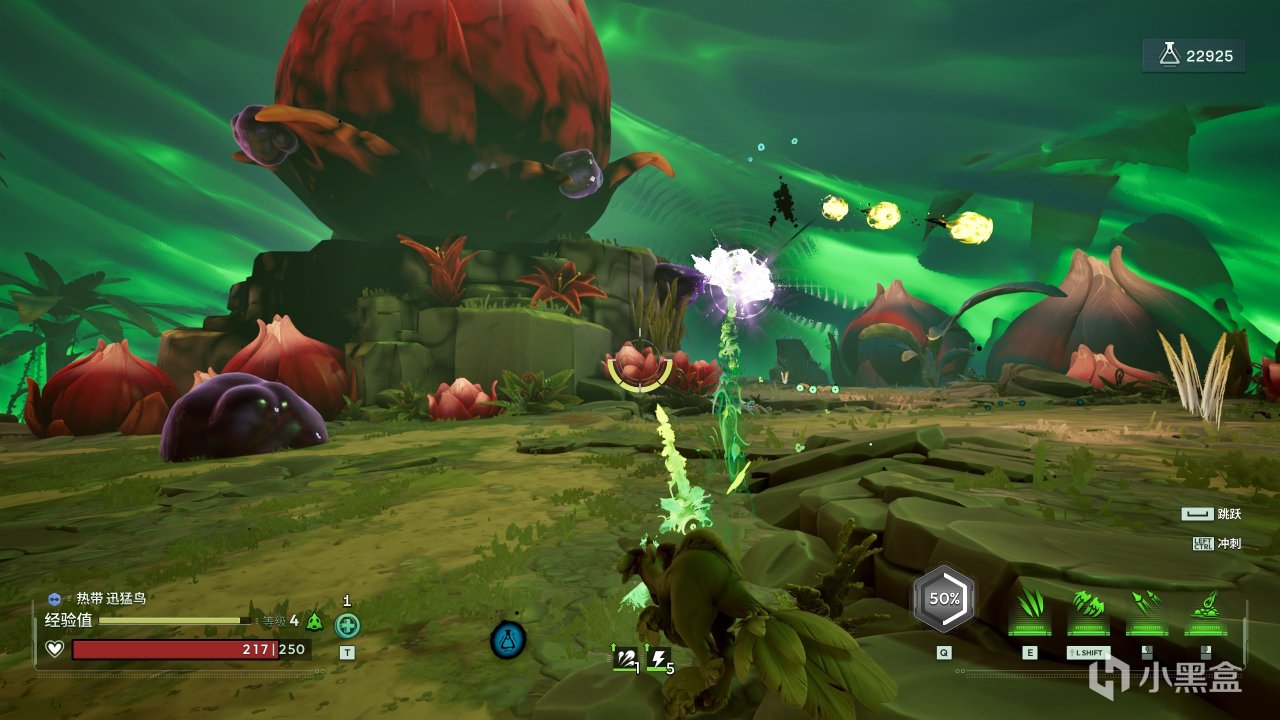
Task: Activate the triple claw slash ability
Action: (x=1029, y=605)
